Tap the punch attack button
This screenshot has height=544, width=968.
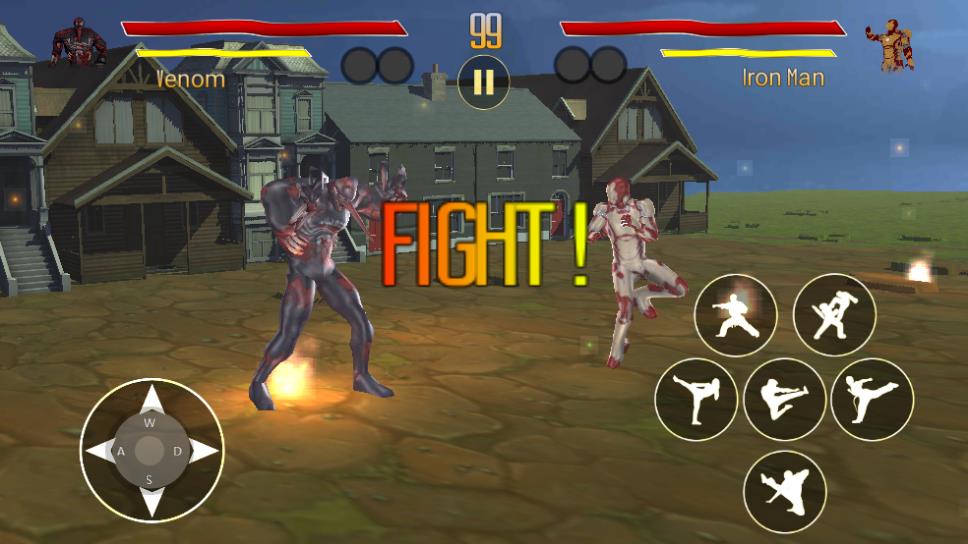click(736, 315)
